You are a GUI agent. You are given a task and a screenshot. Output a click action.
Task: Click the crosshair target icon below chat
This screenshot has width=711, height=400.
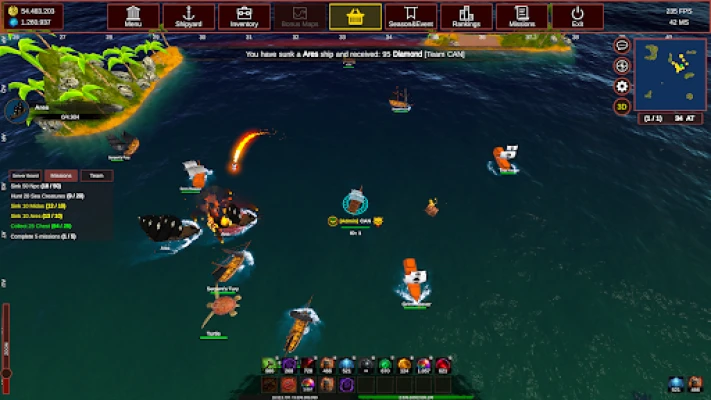pos(622,66)
